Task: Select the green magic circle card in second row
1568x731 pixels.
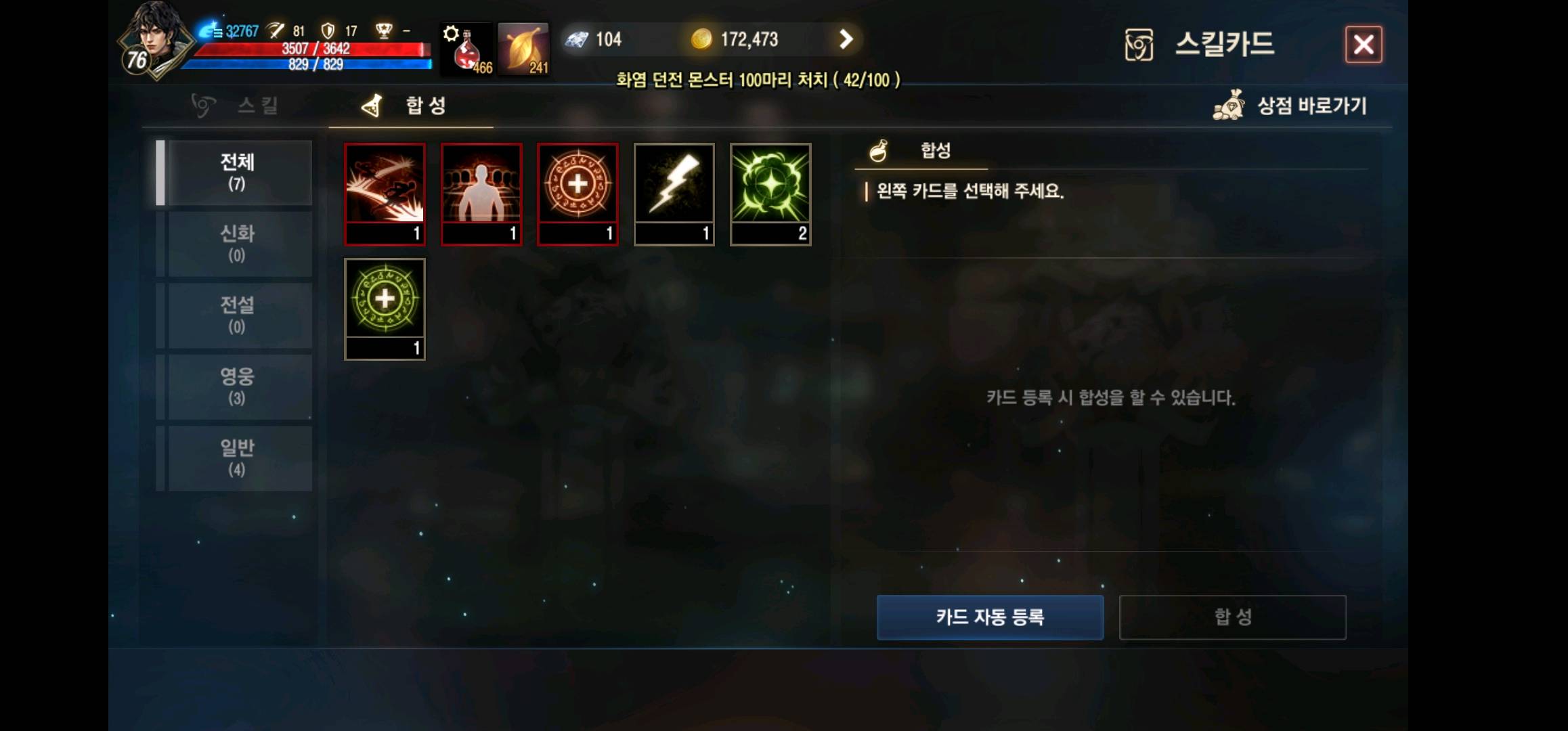Action: click(x=385, y=308)
